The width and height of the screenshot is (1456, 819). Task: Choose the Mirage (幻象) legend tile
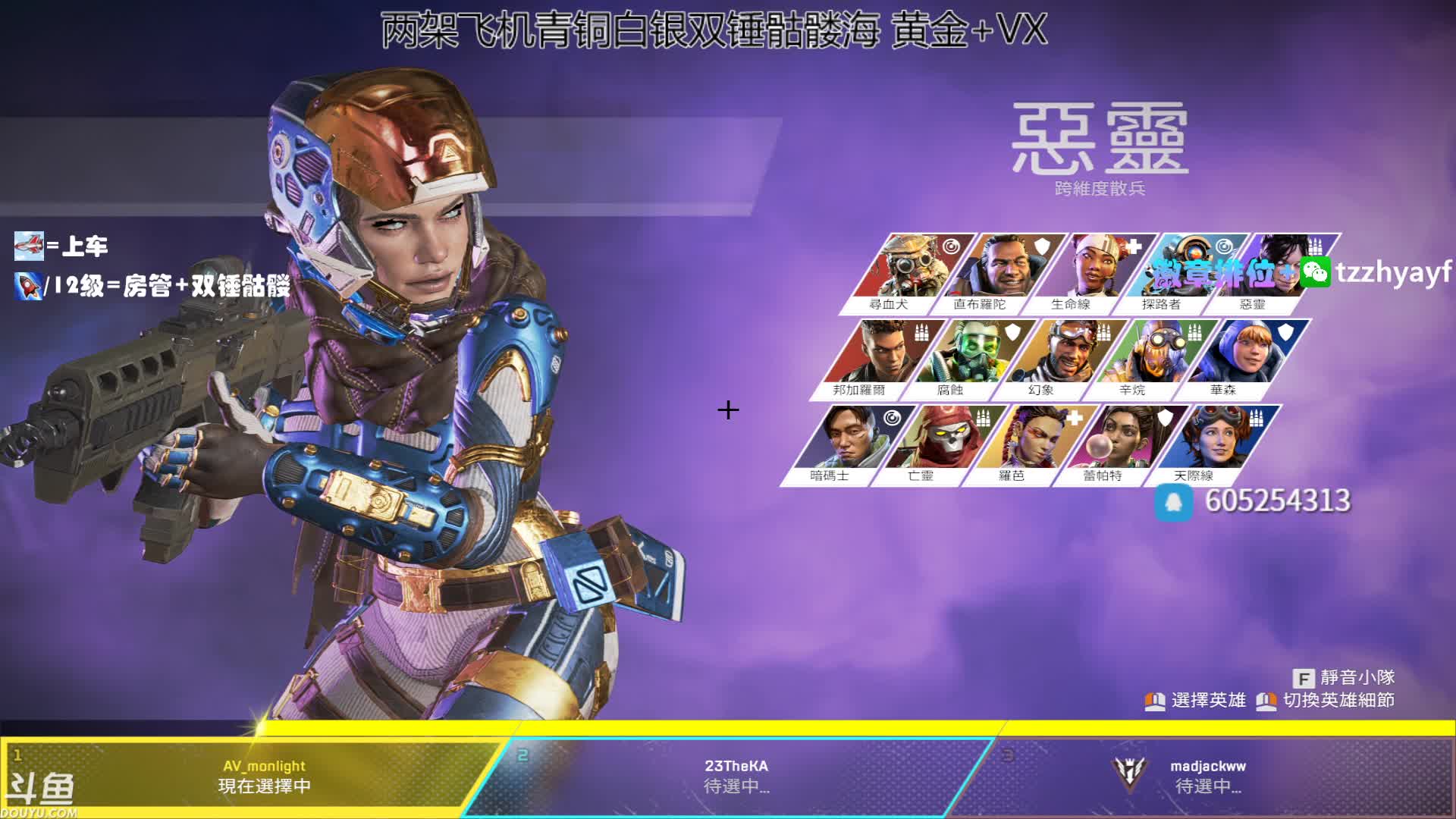pyautogui.click(x=1059, y=359)
